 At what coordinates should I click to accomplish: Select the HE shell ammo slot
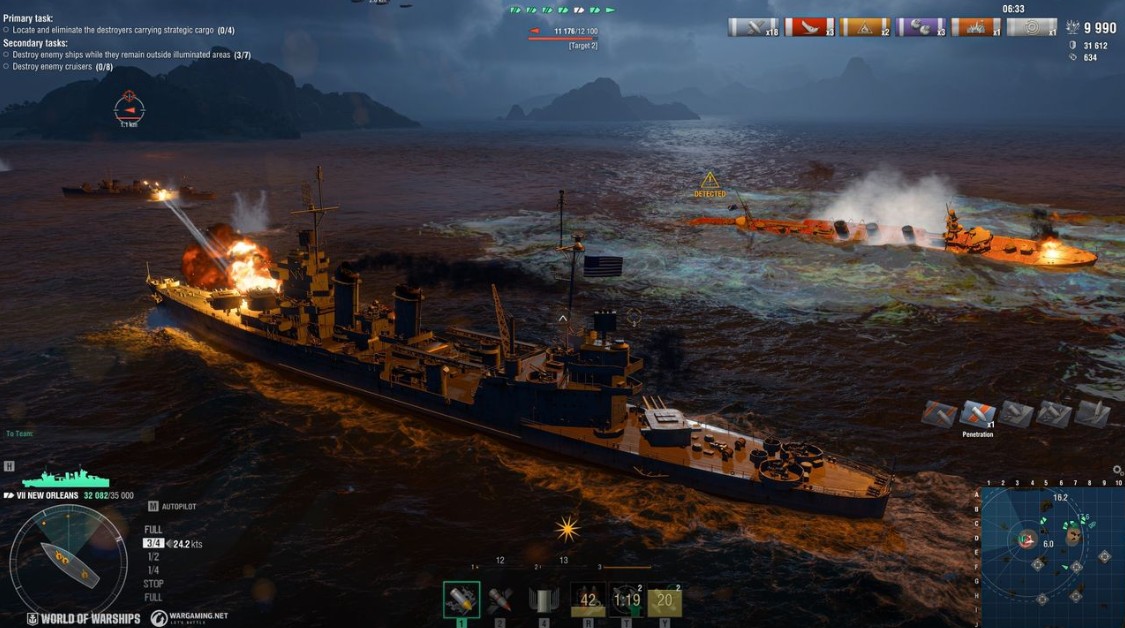pos(461,599)
